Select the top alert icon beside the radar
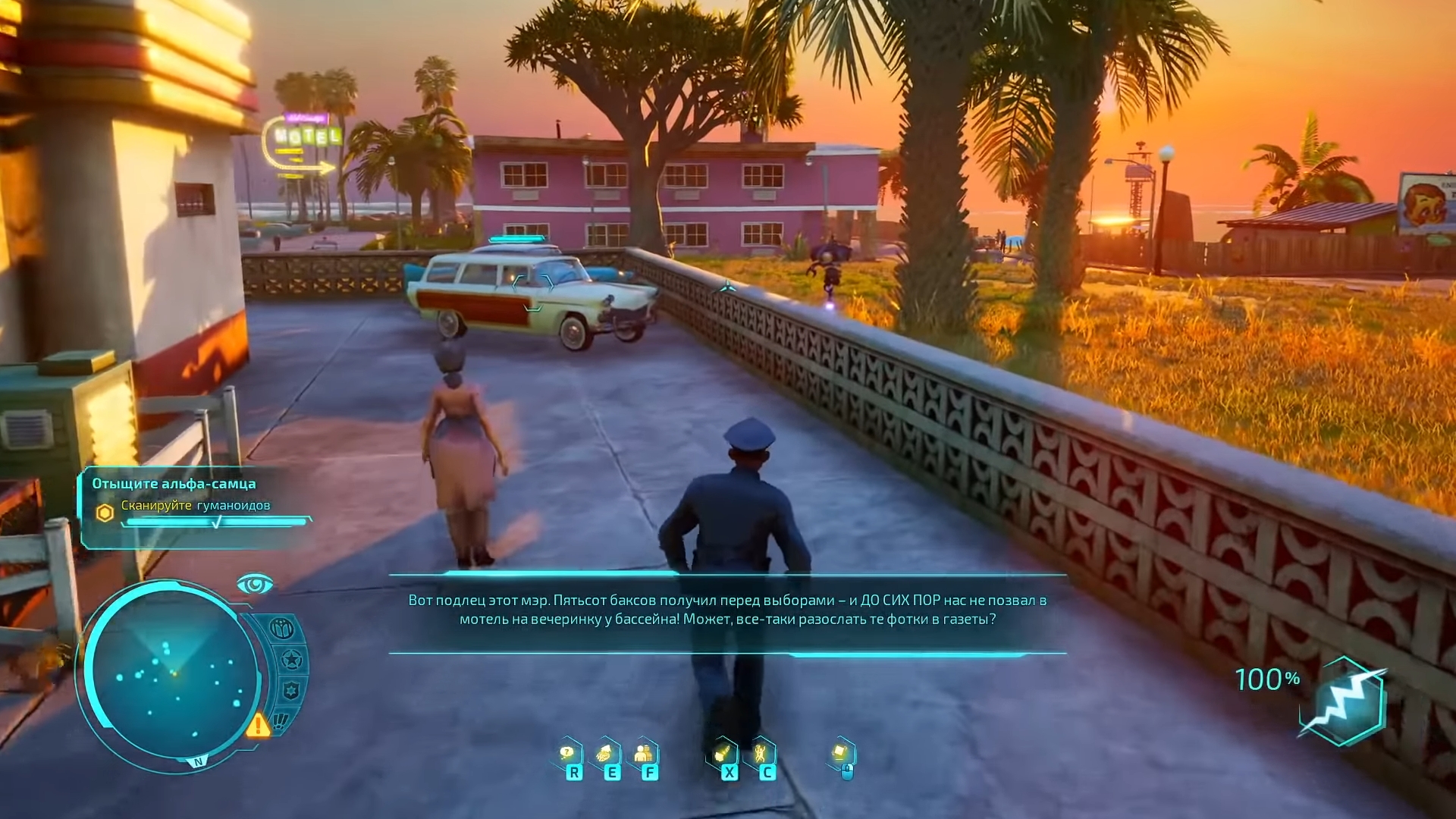The image size is (1456, 819). [x=282, y=629]
